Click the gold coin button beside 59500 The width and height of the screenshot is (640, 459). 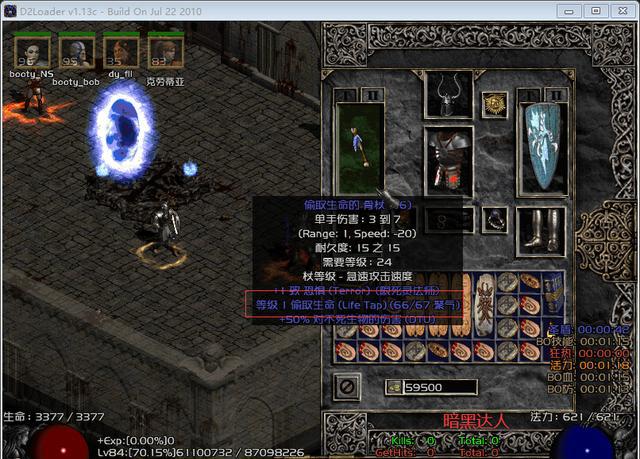click(x=393, y=387)
